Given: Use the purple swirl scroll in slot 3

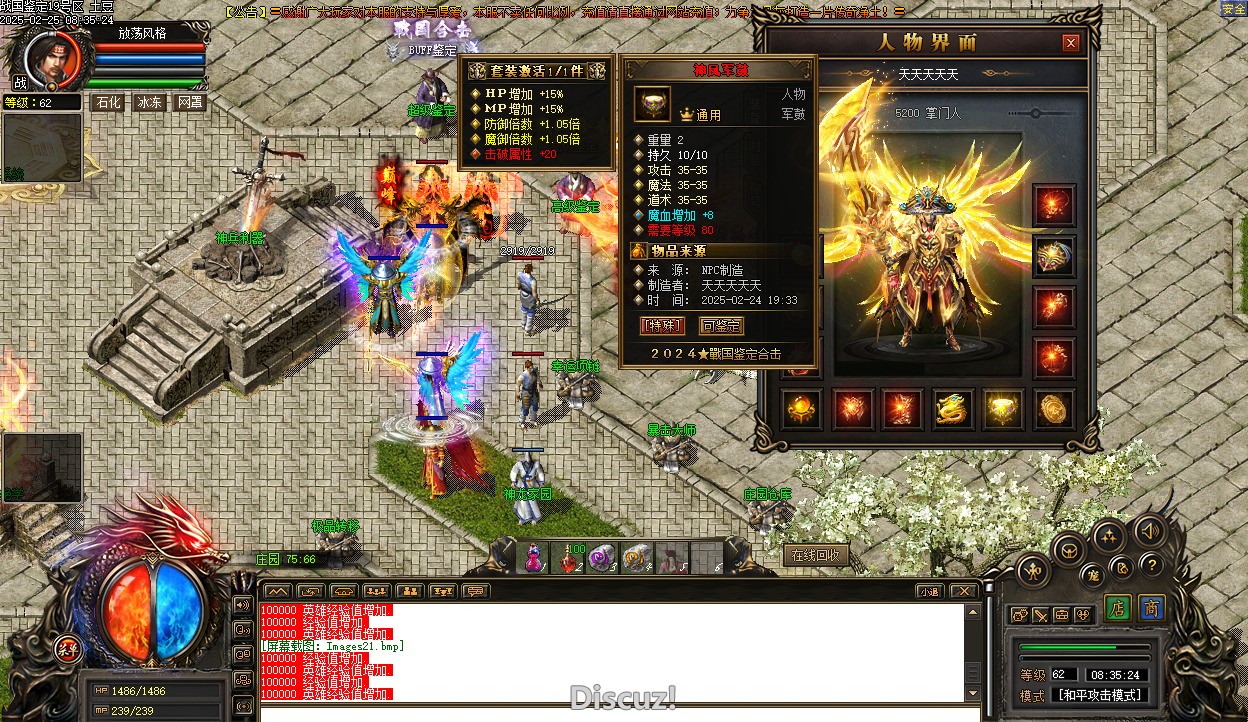Looking at the screenshot, I should coord(603,558).
